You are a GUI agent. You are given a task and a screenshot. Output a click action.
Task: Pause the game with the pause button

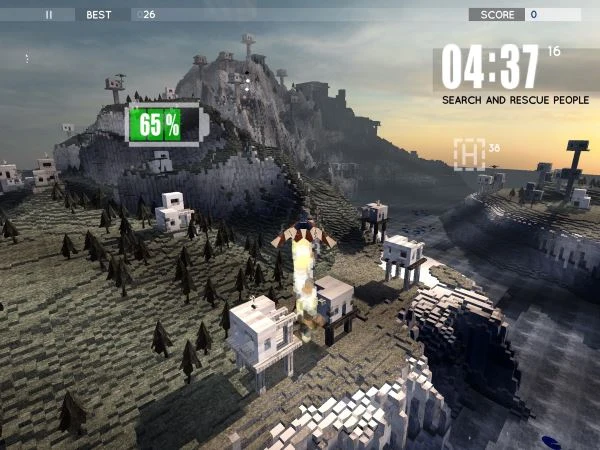(x=48, y=15)
